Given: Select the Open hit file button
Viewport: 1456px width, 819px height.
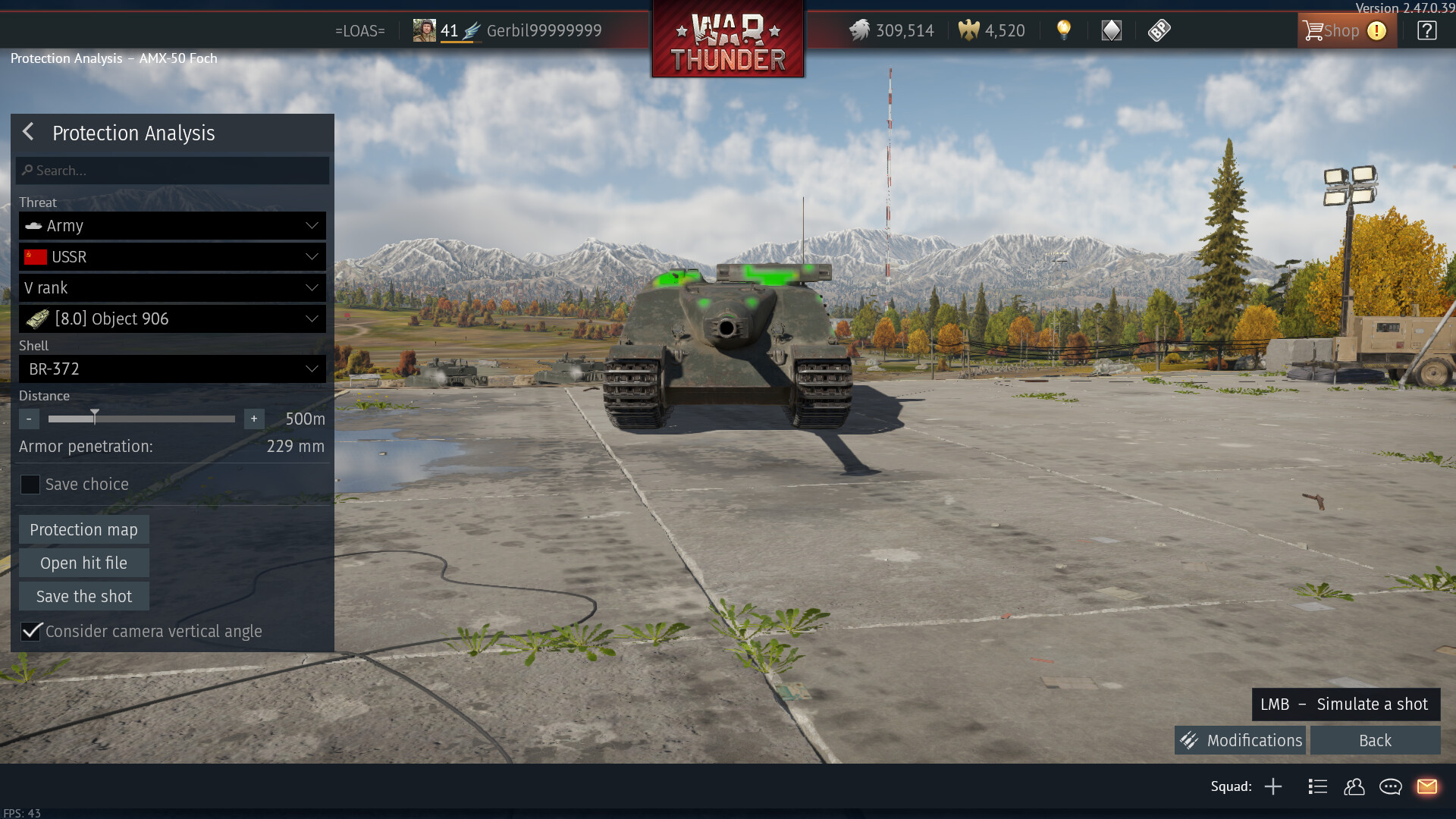Looking at the screenshot, I should coord(83,563).
